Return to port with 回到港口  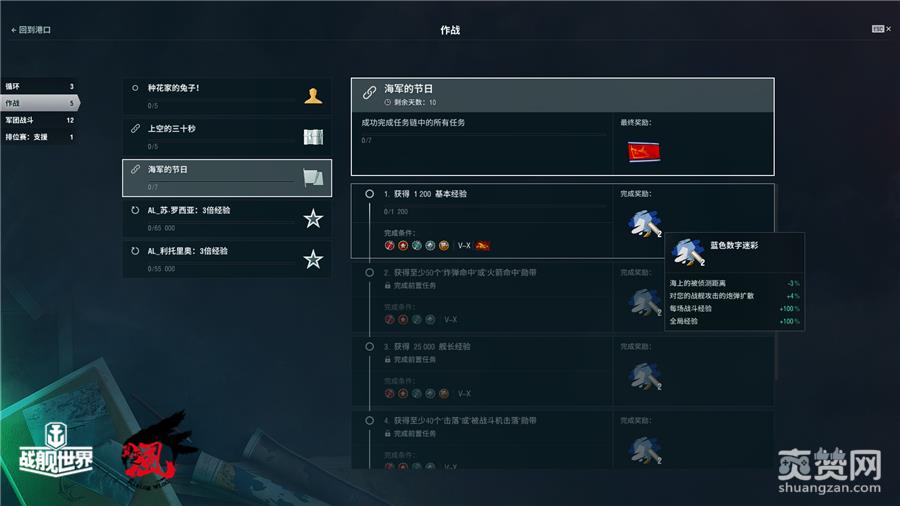pos(31,30)
